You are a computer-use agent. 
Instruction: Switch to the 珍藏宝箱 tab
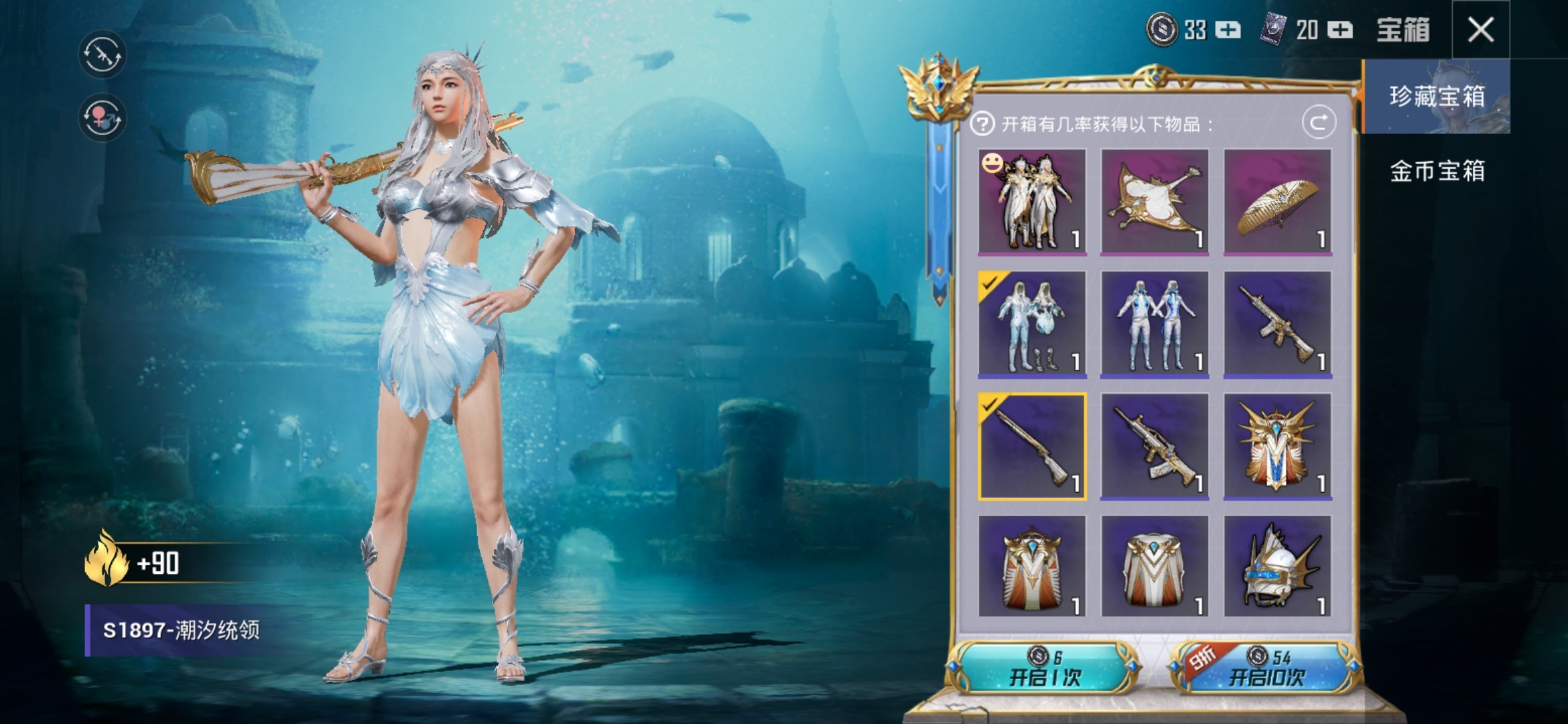coord(1436,97)
